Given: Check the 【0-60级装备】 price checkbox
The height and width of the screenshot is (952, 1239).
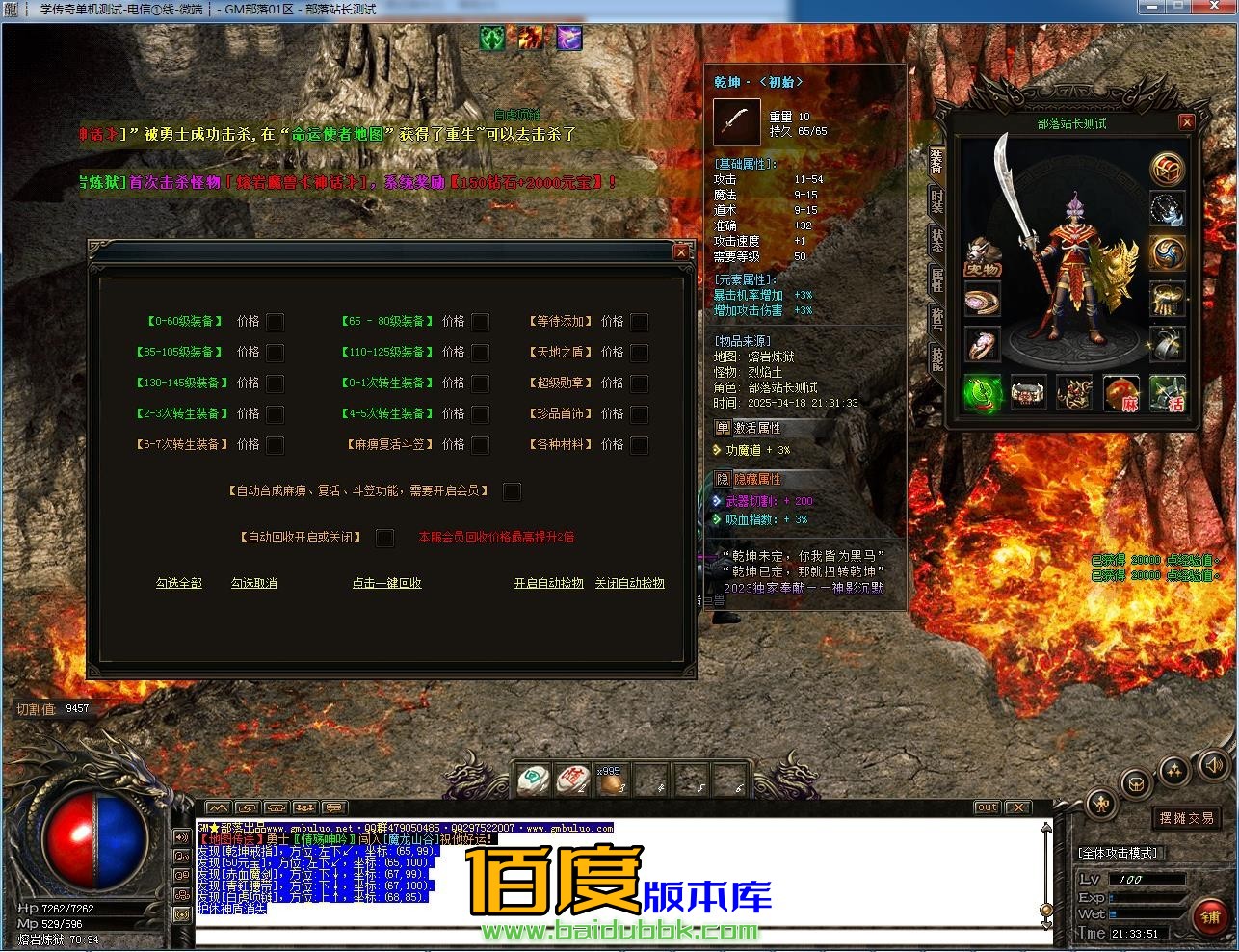Looking at the screenshot, I should pos(276,322).
